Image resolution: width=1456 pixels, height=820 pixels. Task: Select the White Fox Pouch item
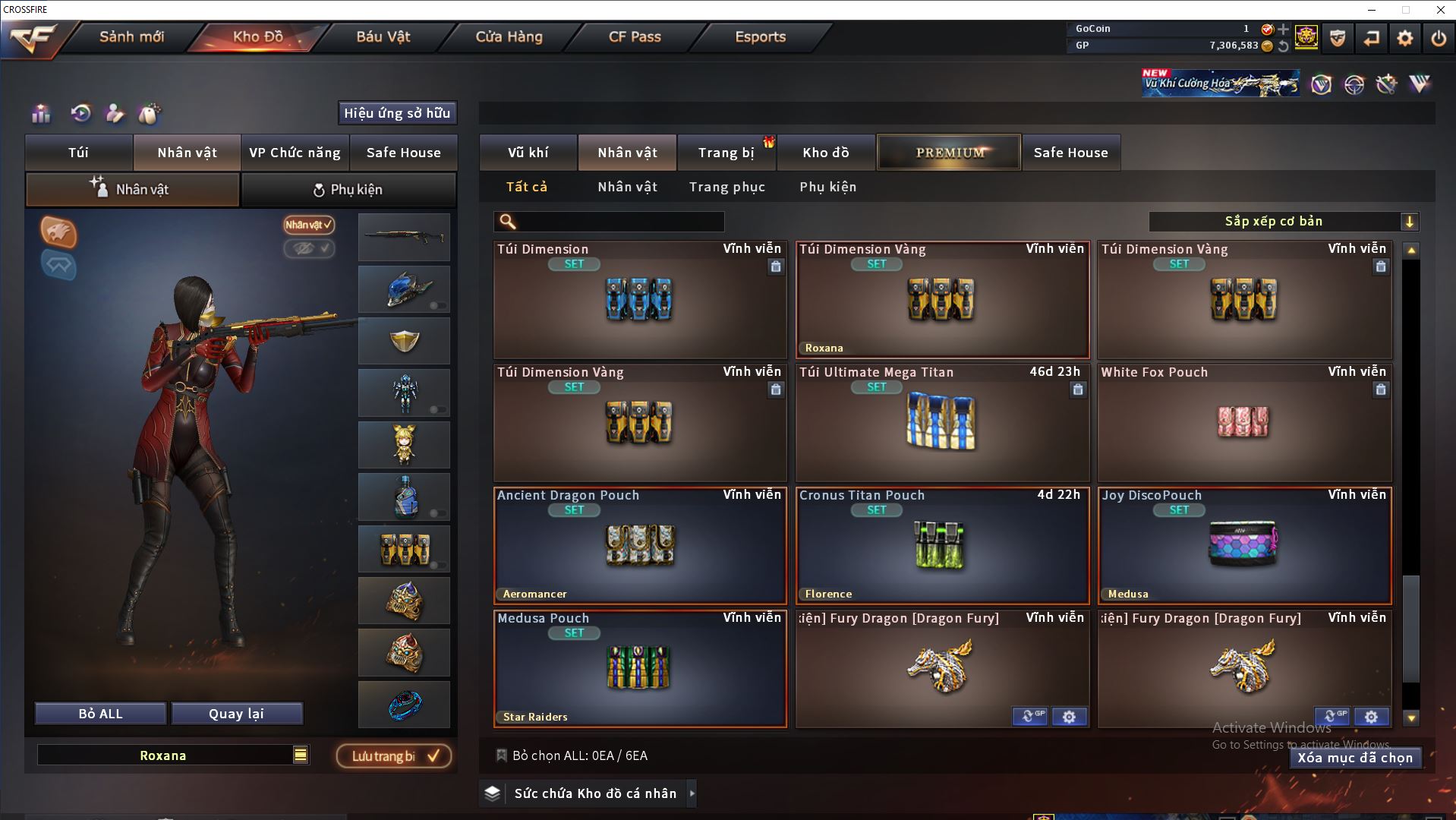pyautogui.click(x=1243, y=422)
